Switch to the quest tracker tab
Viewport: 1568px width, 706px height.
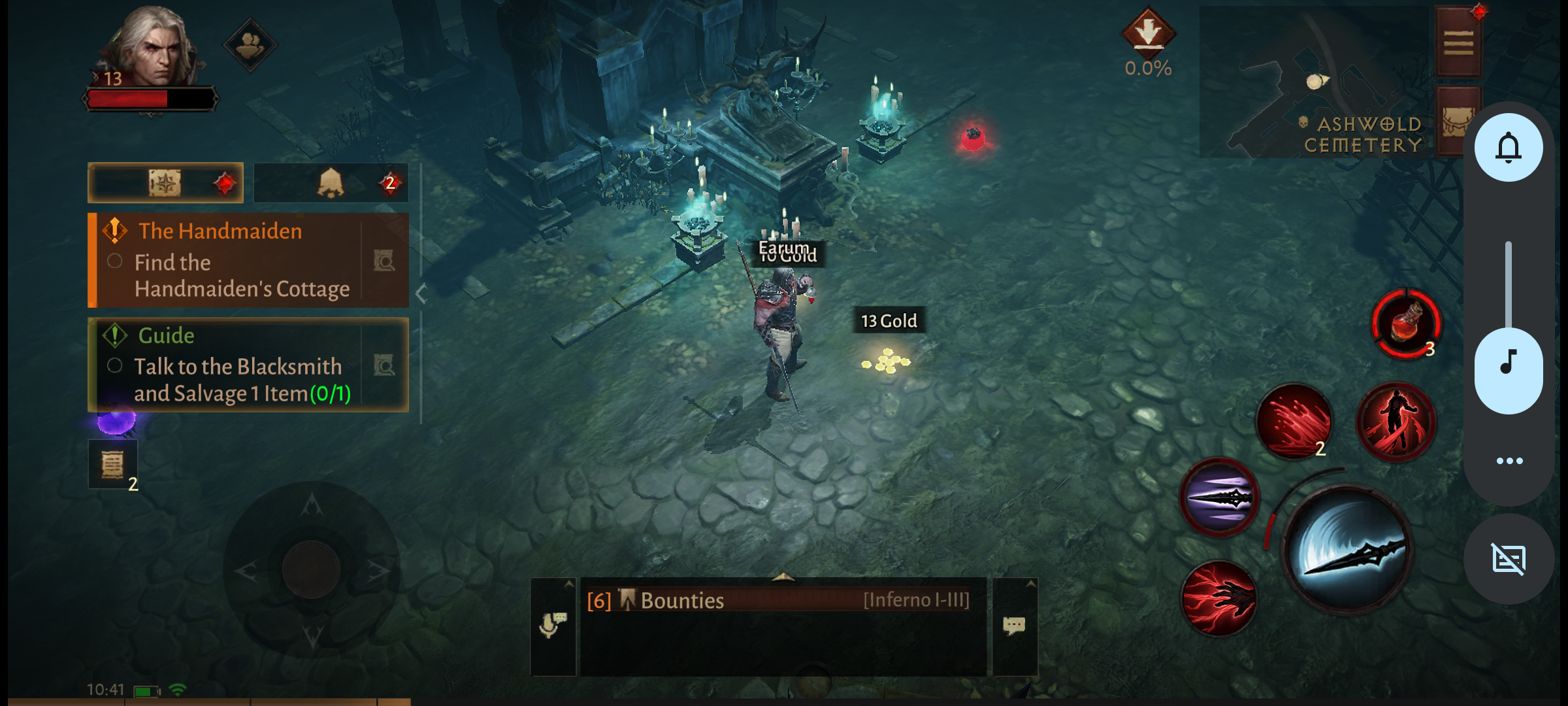point(166,183)
